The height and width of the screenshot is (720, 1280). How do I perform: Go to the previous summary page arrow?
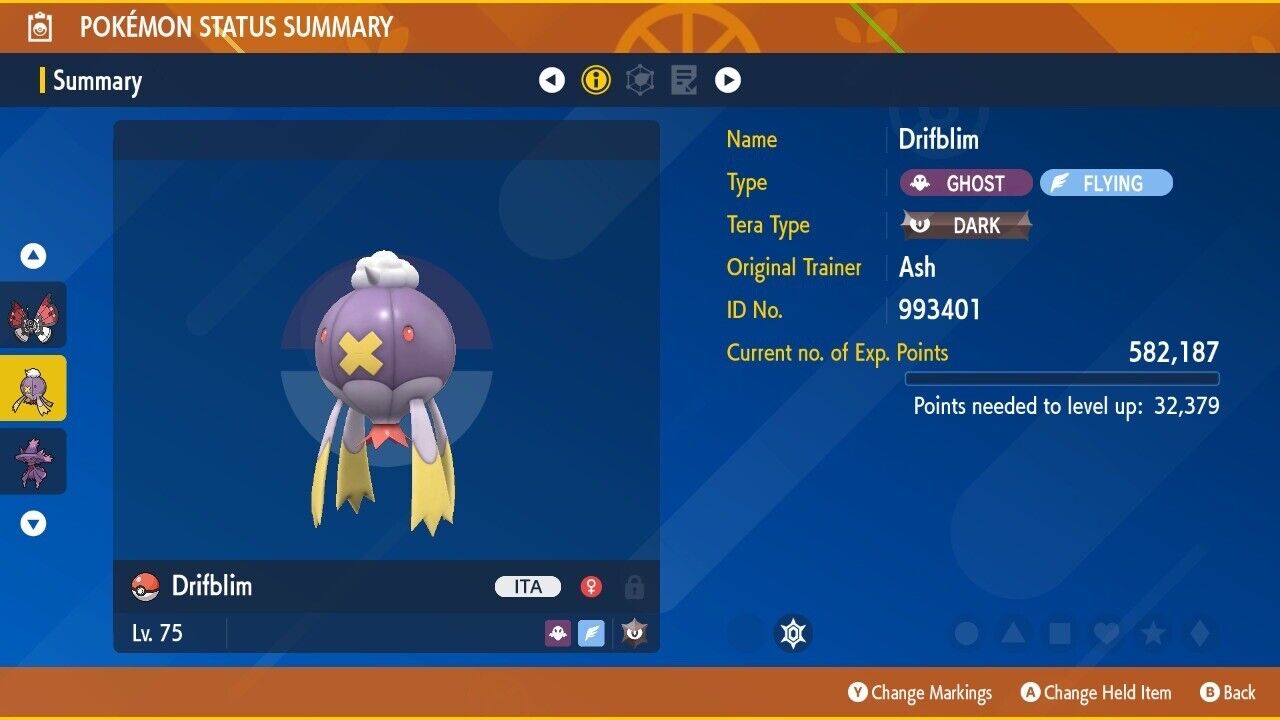coord(552,80)
